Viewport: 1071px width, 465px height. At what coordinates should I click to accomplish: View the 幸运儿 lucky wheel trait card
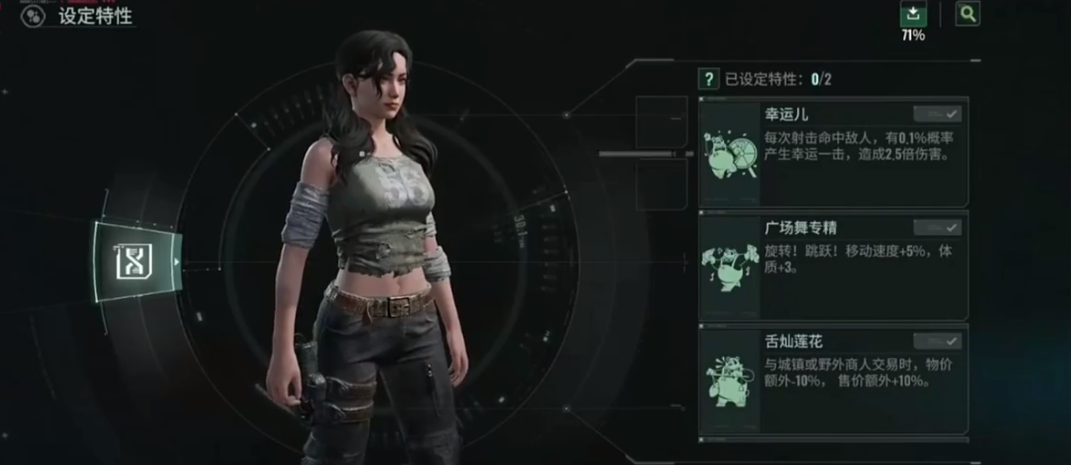[x=833, y=152]
